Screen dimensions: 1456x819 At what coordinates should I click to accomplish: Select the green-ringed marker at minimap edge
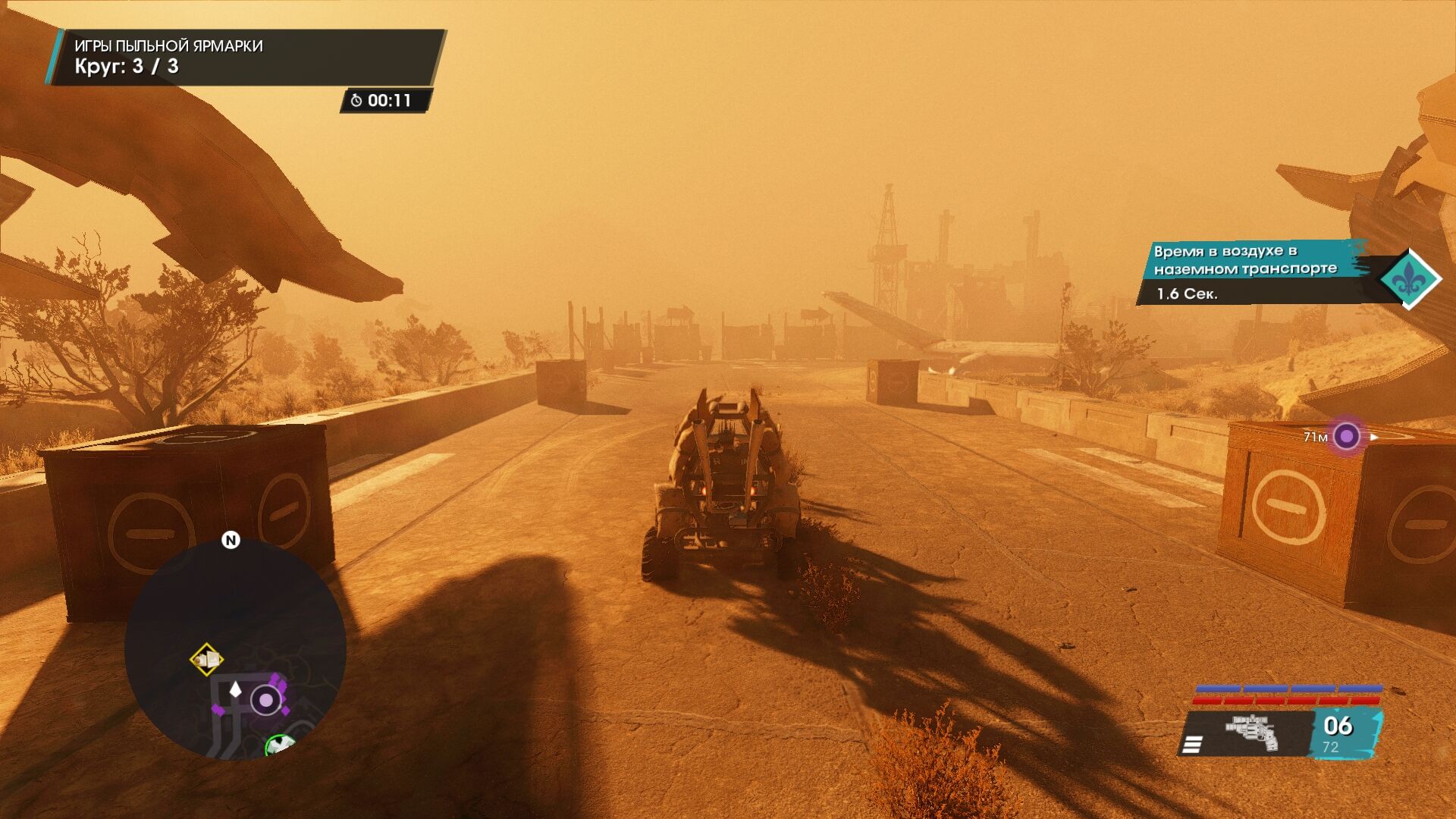[281, 744]
